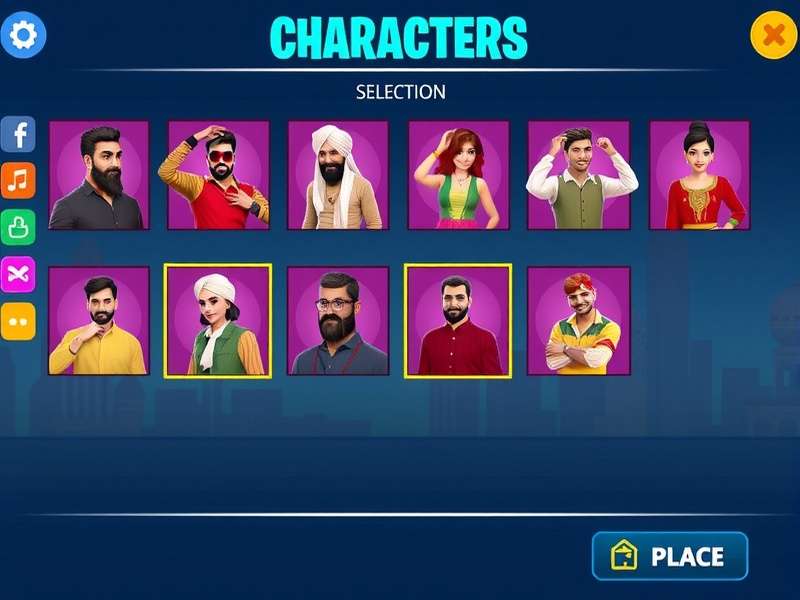Select the woman with white turban
This screenshot has height=600, width=800.
pos(218,321)
